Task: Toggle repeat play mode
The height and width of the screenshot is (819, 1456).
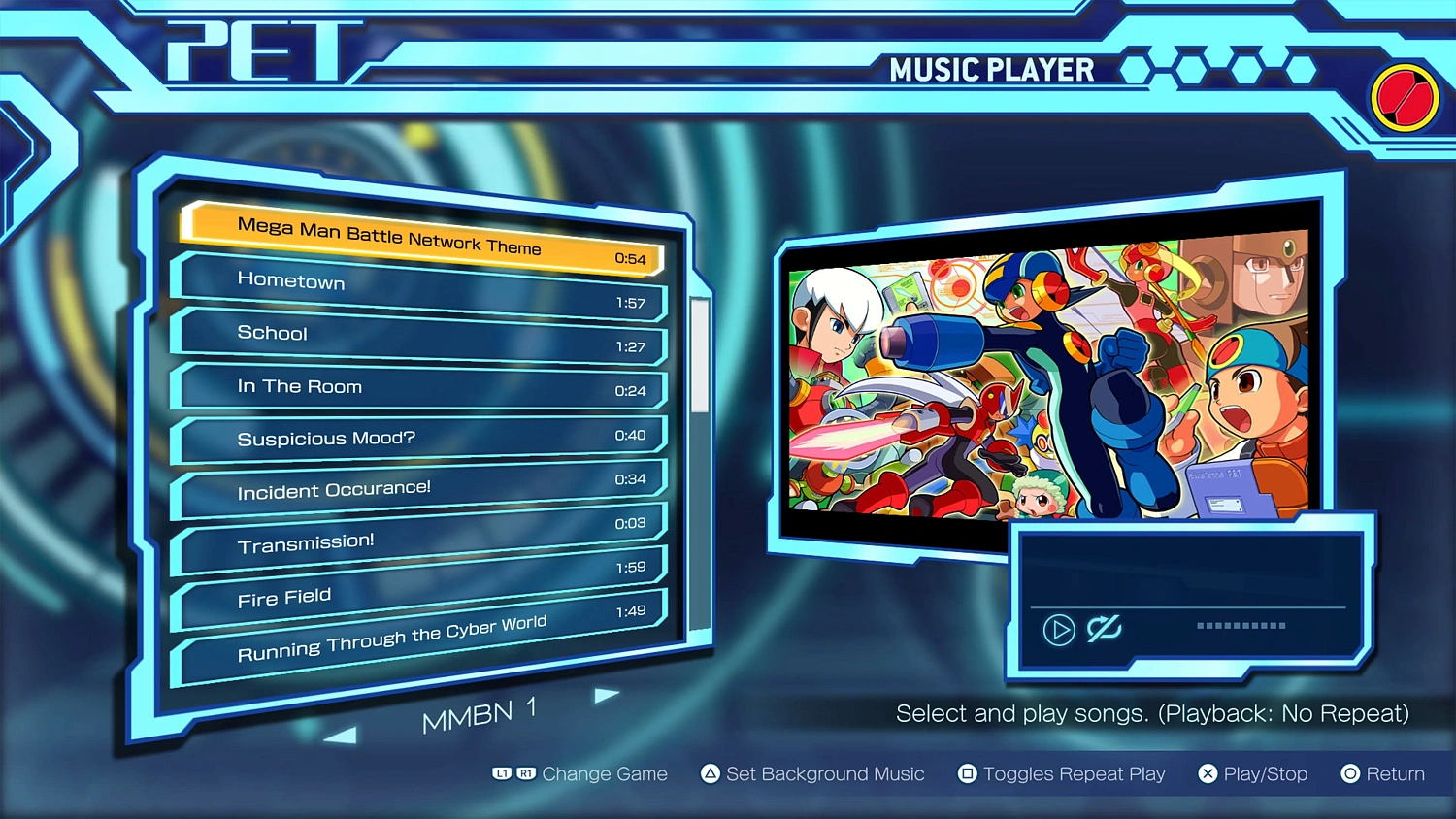Action: (x=1075, y=773)
